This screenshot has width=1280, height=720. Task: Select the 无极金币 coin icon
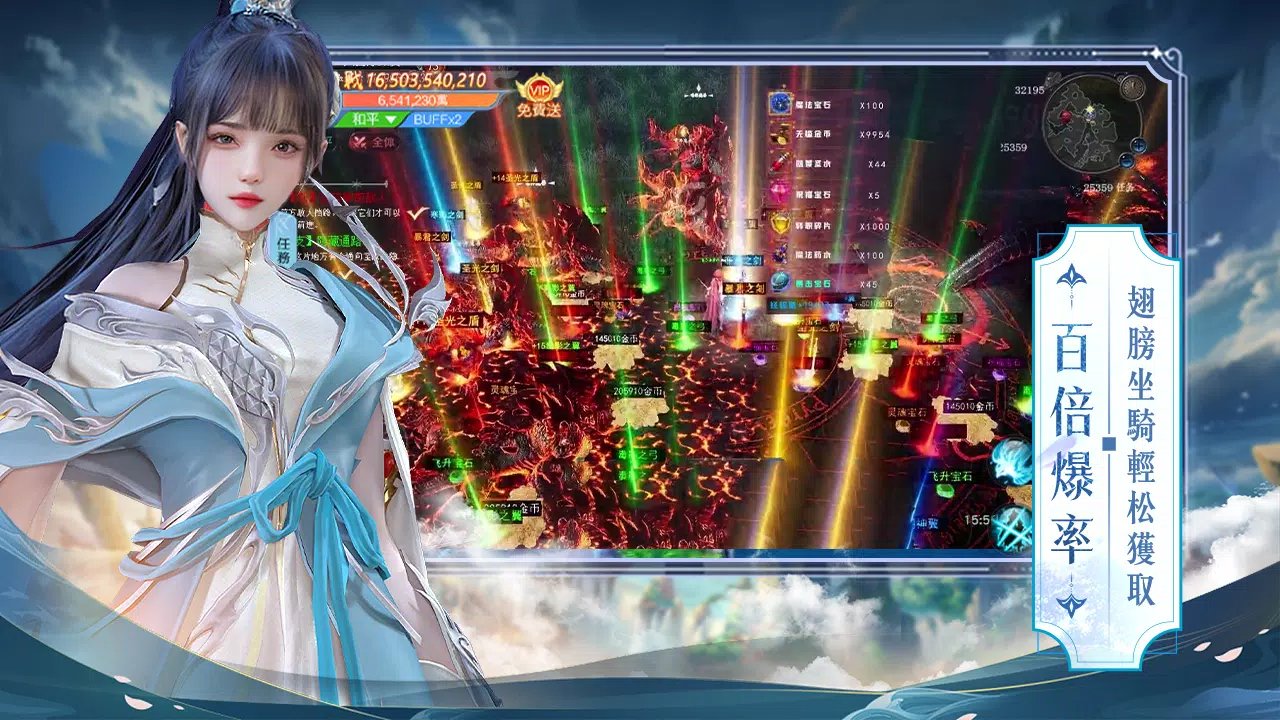coord(779,132)
